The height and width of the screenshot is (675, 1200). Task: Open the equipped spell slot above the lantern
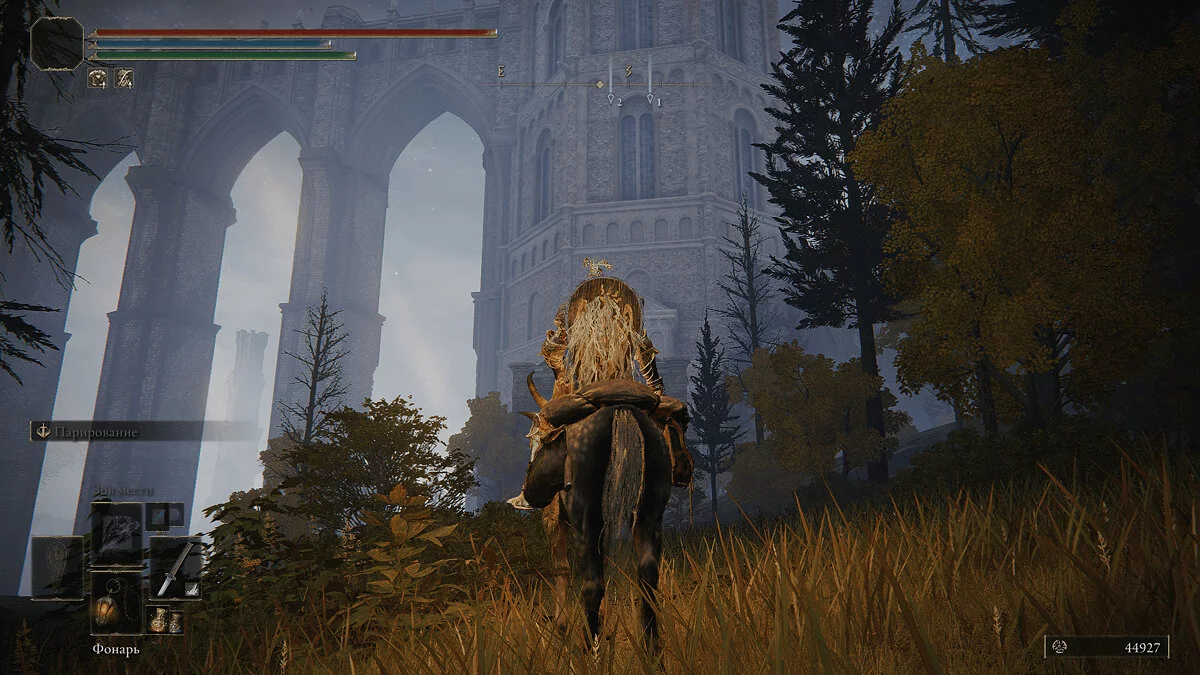[x=116, y=532]
